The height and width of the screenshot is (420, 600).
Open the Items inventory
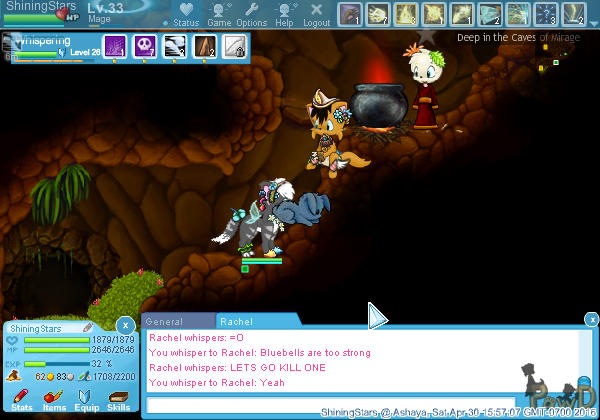(x=54, y=400)
